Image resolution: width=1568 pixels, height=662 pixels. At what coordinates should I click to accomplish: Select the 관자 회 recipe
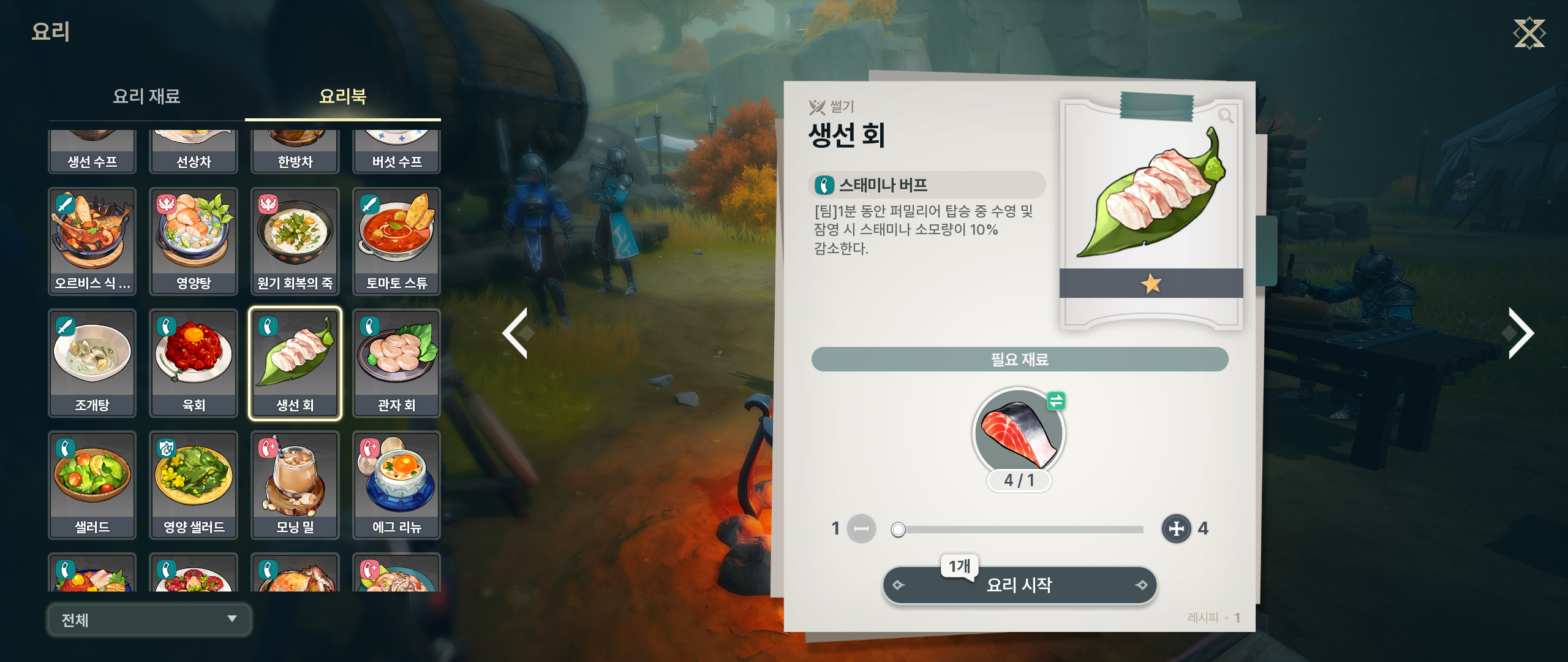396,363
